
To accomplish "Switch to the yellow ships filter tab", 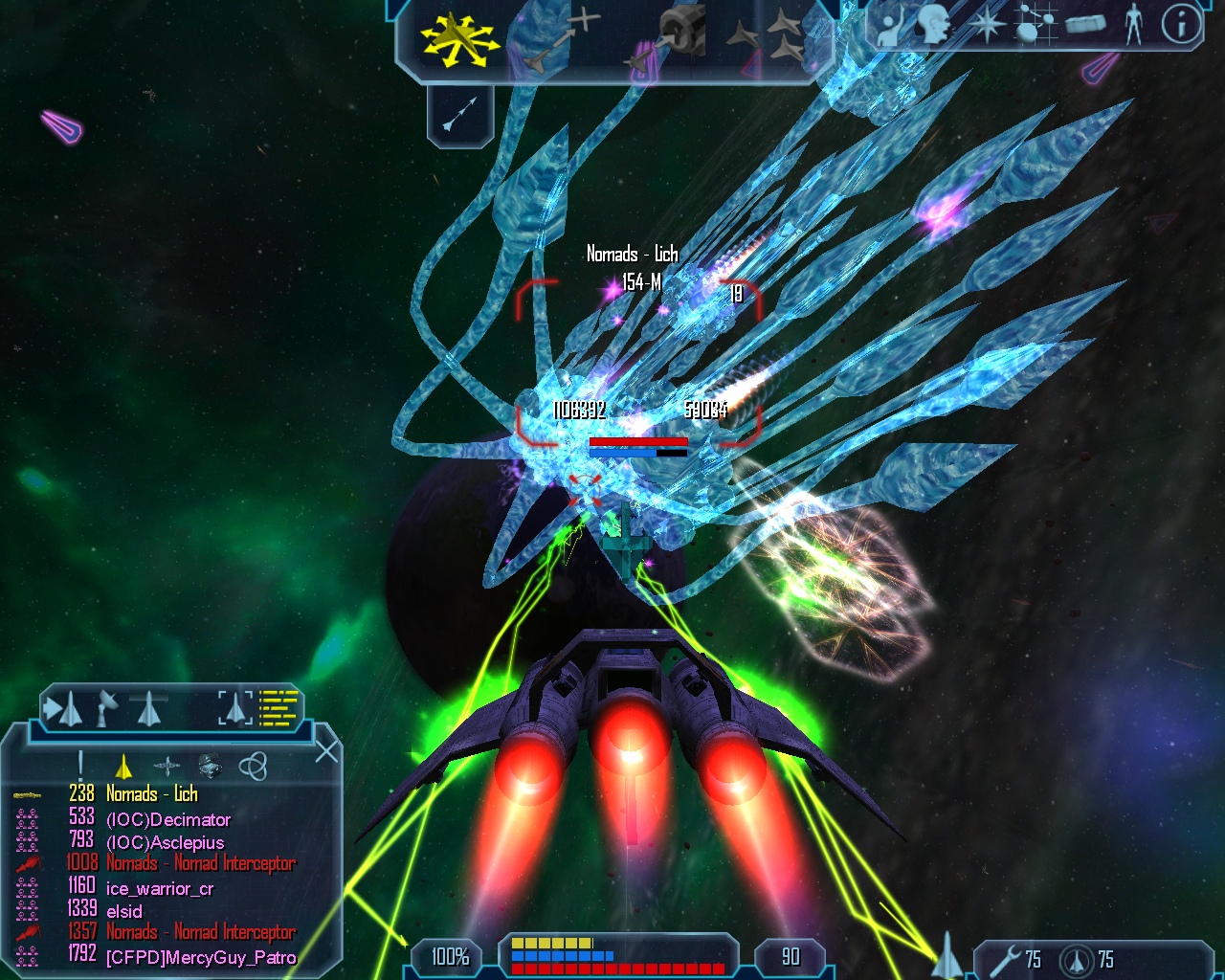I will point(123,766).
